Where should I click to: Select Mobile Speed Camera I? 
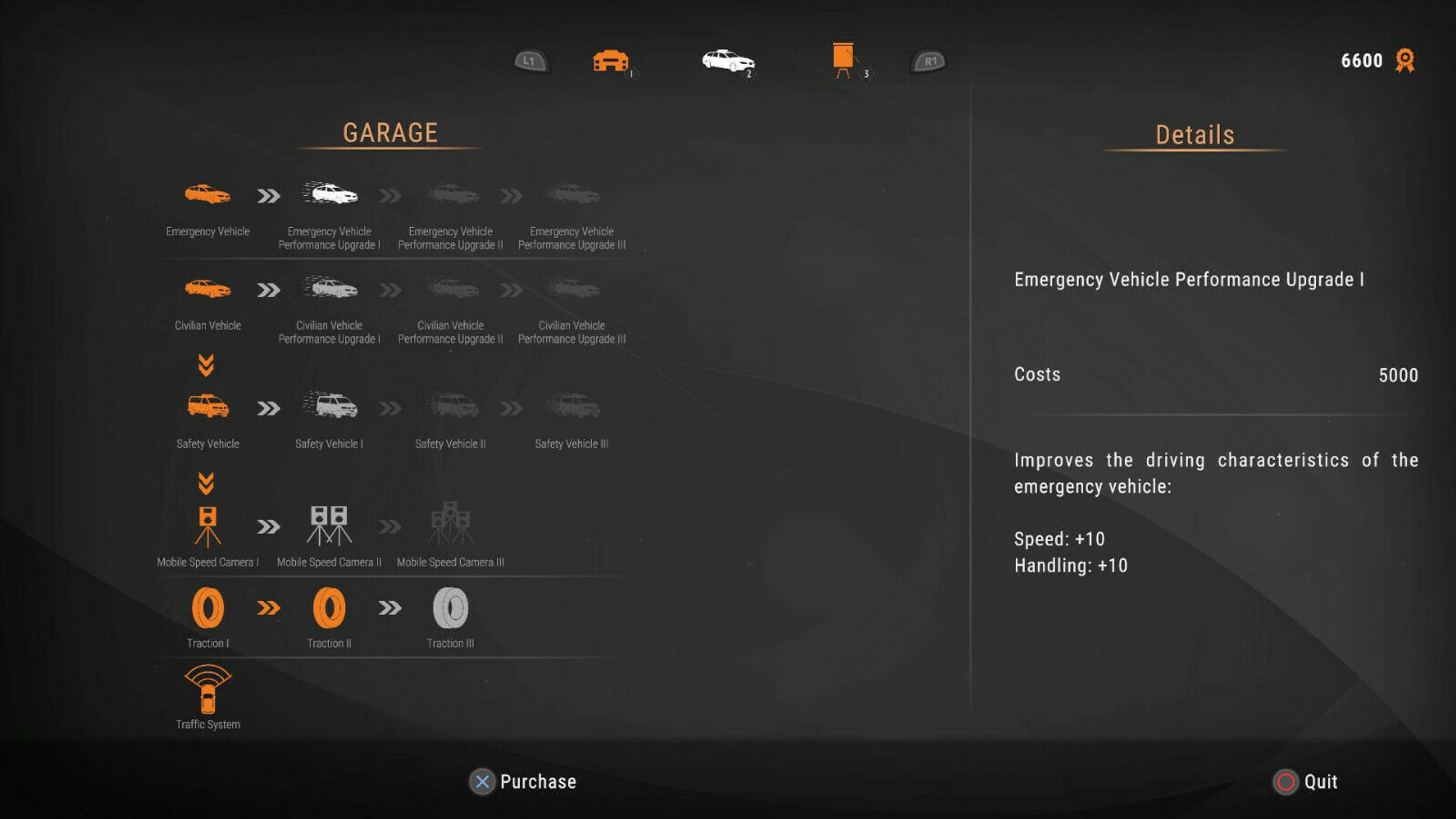[207, 526]
